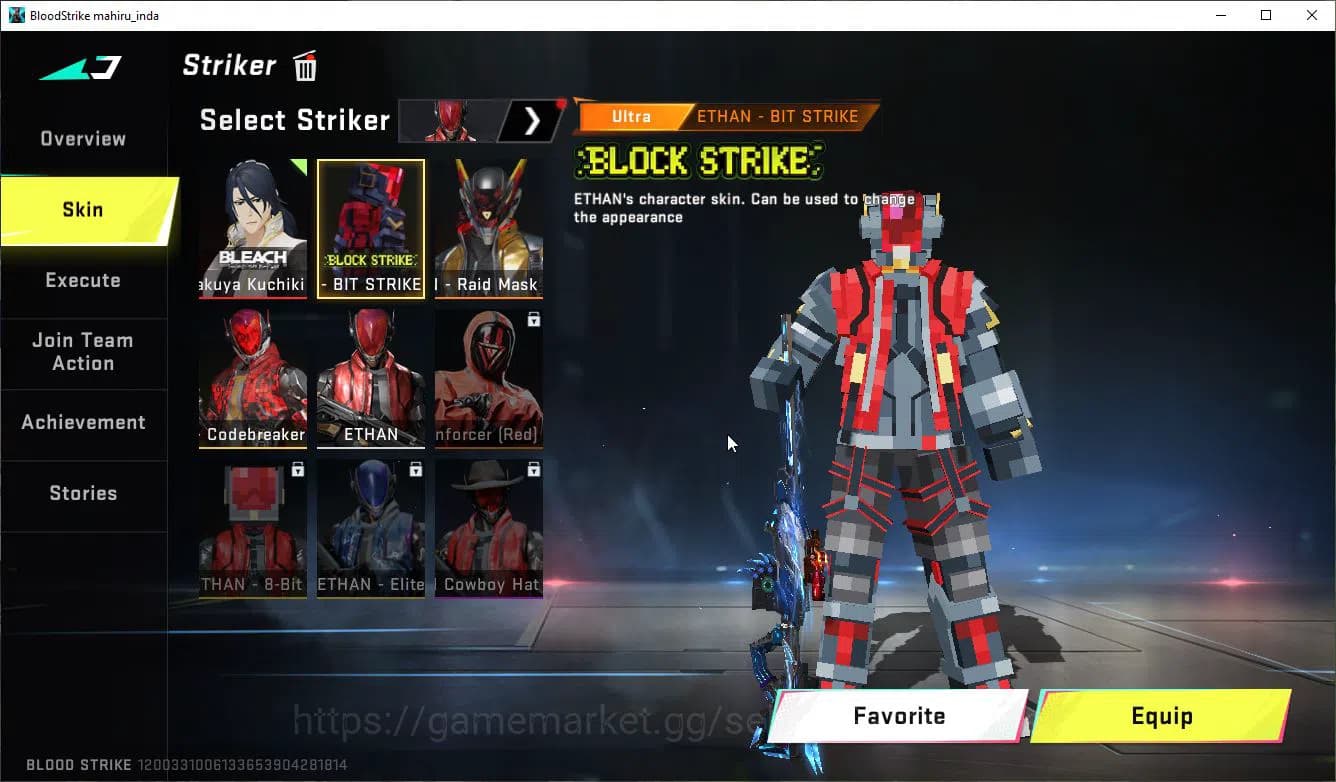Click the lock icon on ETHAN - 8-Bit skin
1336x782 pixels.
coord(298,469)
